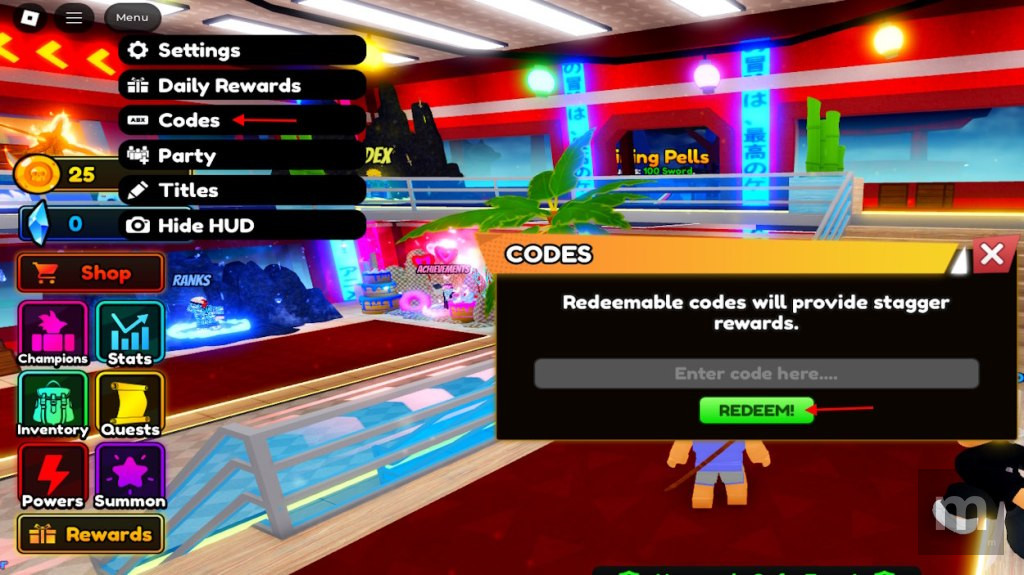Focus the Enter code here field
Viewport: 1024px width, 575px height.
756,374
